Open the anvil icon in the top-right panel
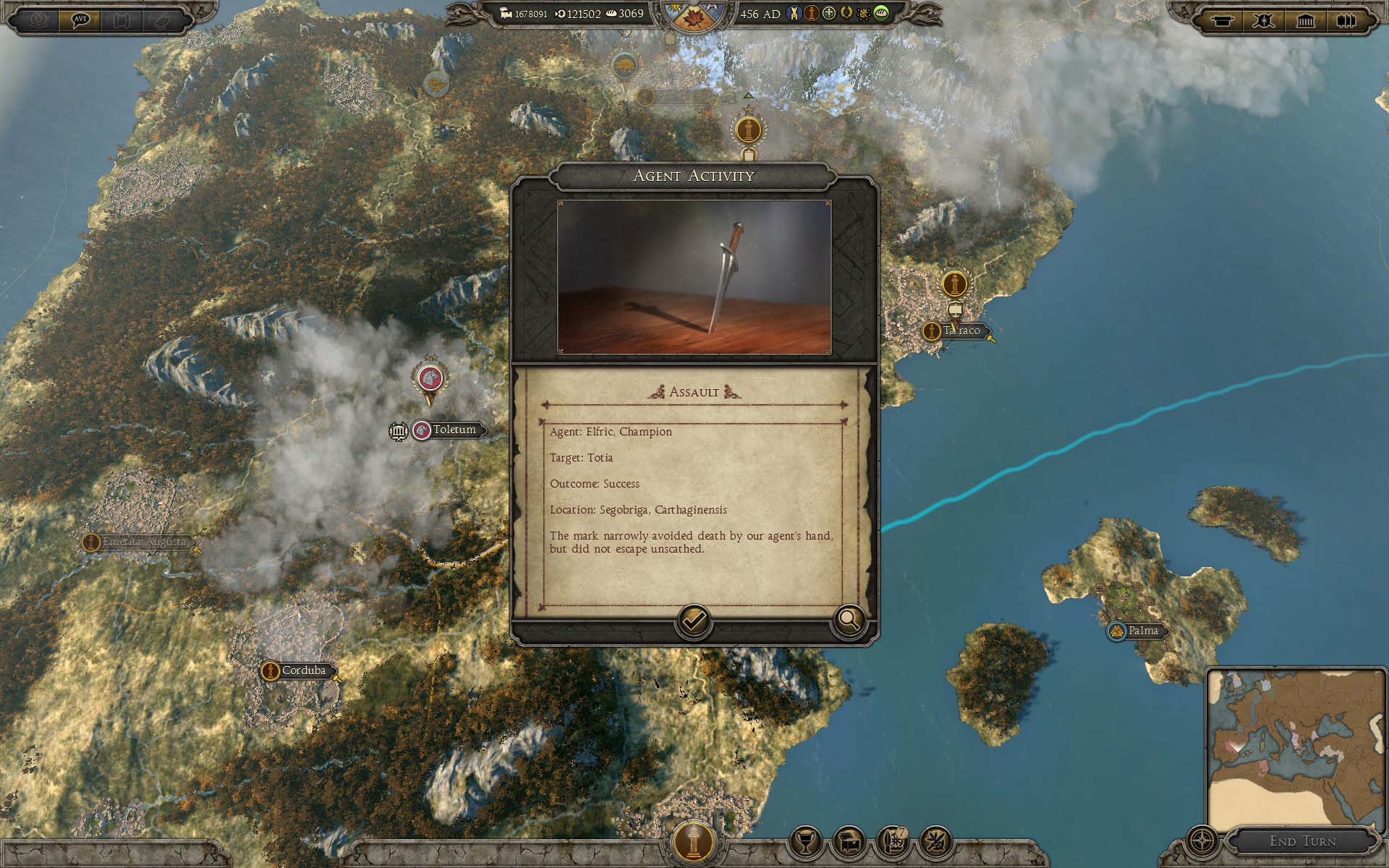1389x868 pixels. pos(1222,20)
